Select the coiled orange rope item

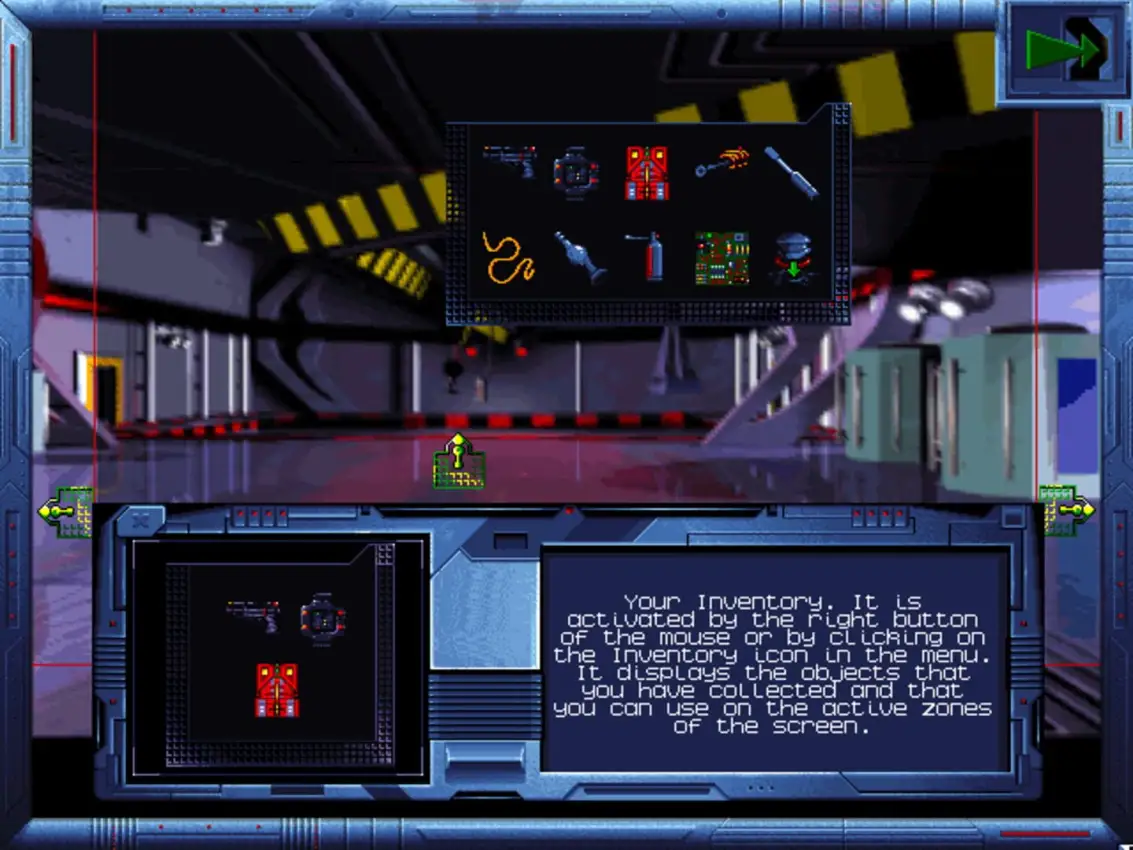508,257
